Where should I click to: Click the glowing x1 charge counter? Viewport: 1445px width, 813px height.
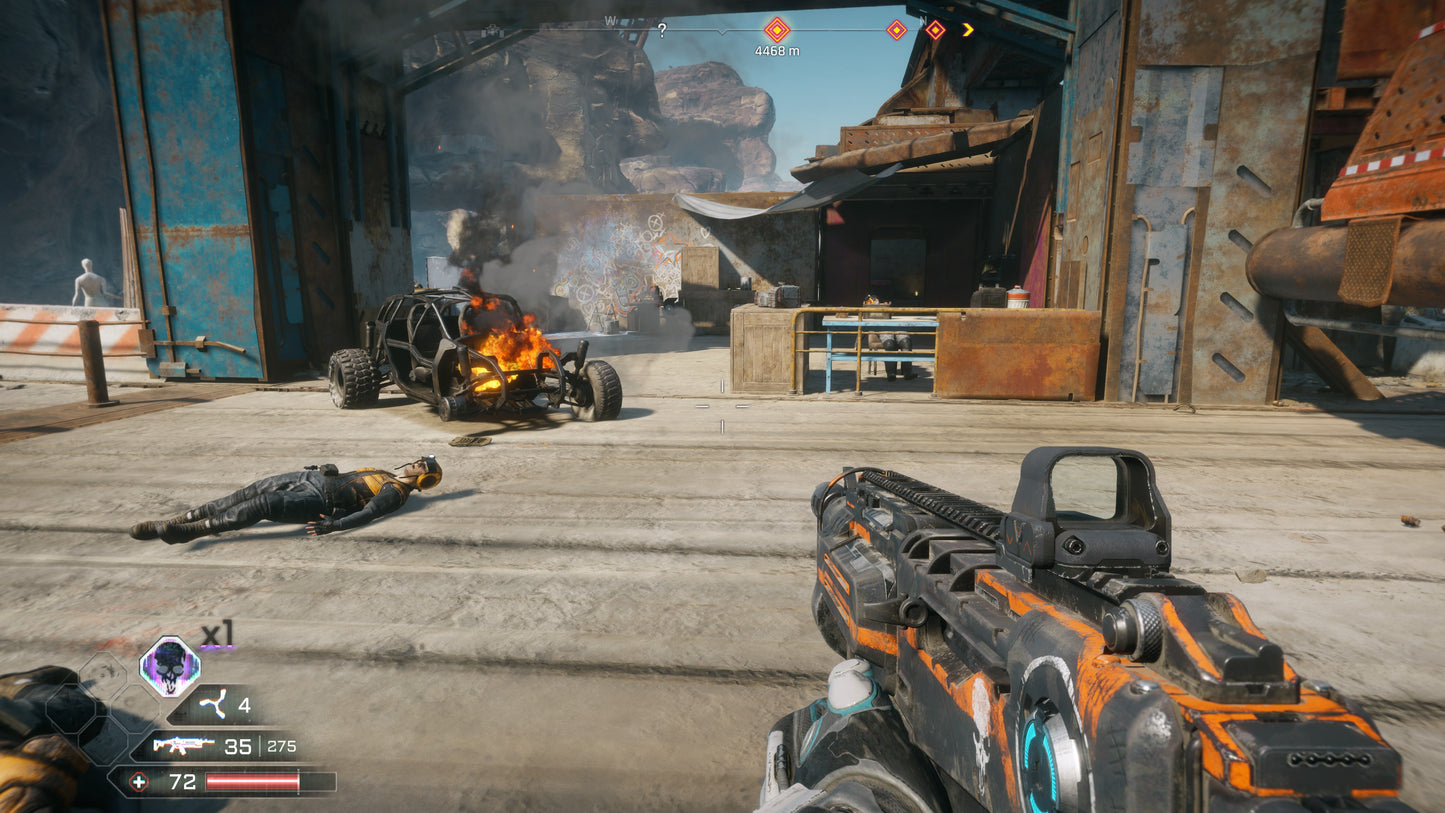(217, 632)
